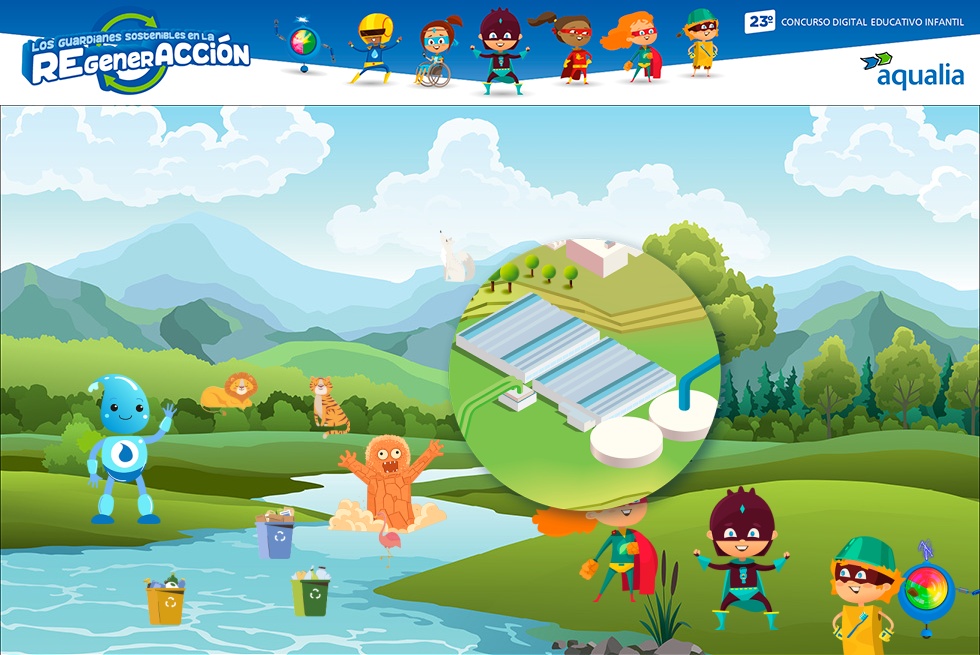980x655 pixels.
Task: Click the REgenerAcción game logo
Action: (x=135, y=53)
